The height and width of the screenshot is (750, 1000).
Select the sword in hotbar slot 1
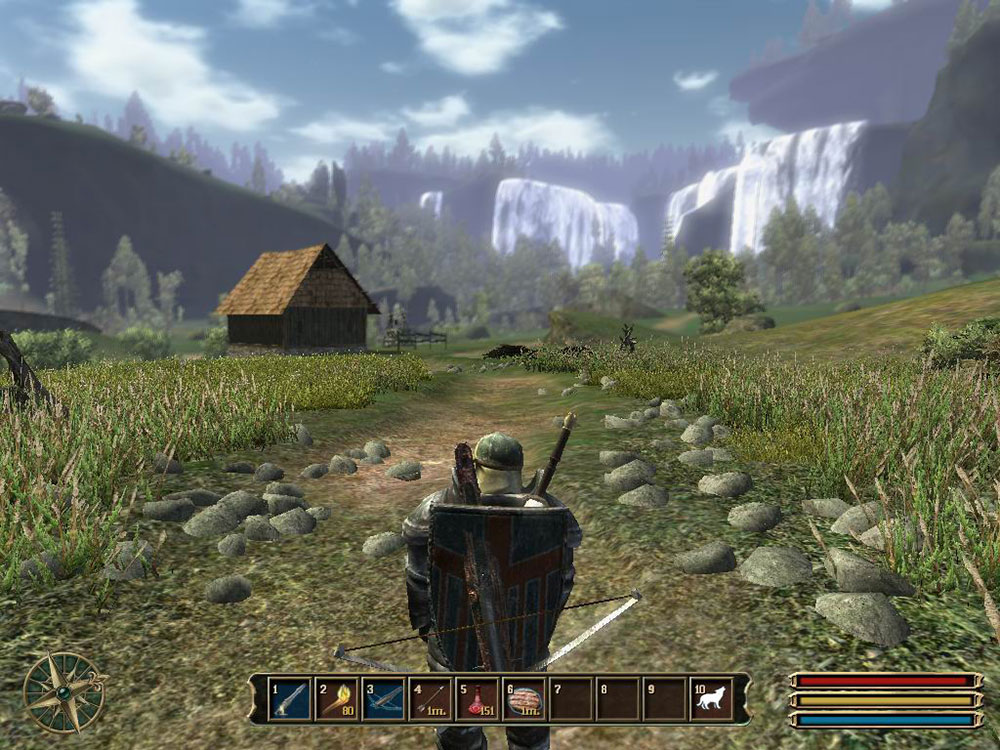click(x=289, y=698)
